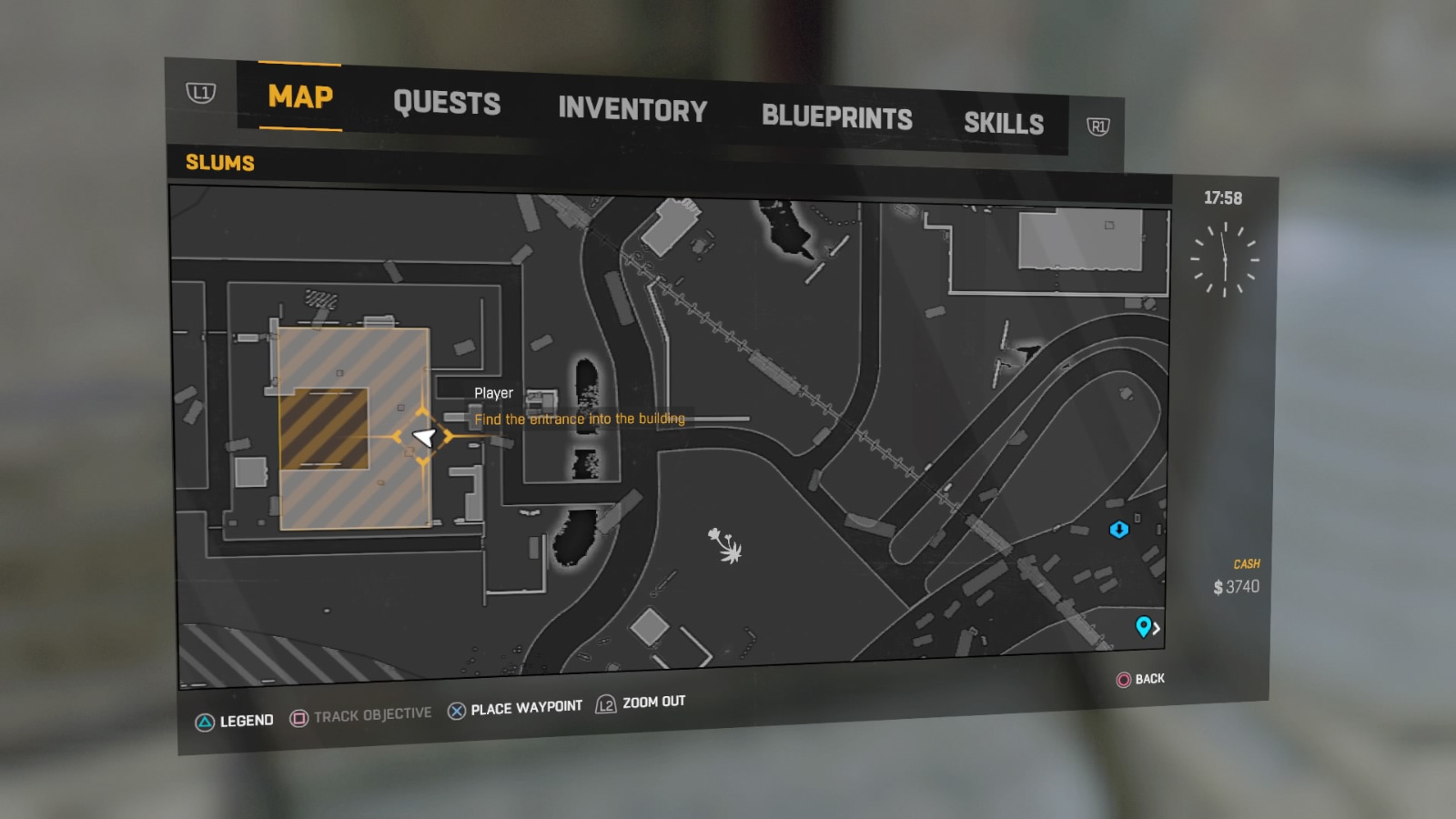Click the blue hexagon quest objective marker
This screenshot has height=819, width=1456.
tap(1120, 529)
